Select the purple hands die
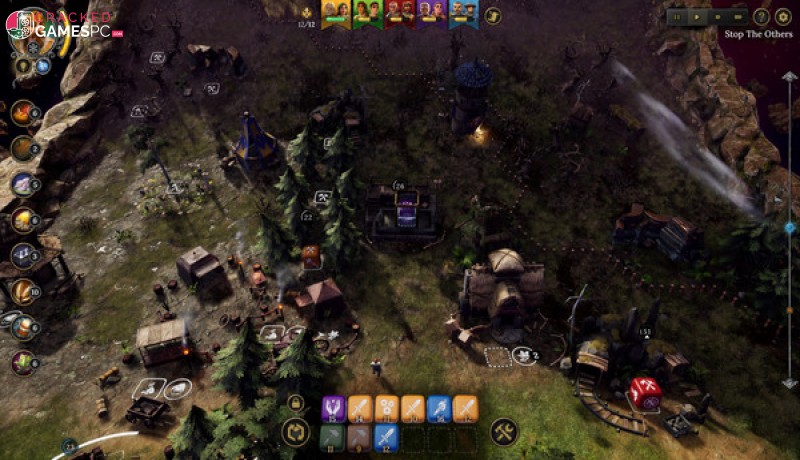Image resolution: width=800 pixels, height=460 pixels. [333, 407]
